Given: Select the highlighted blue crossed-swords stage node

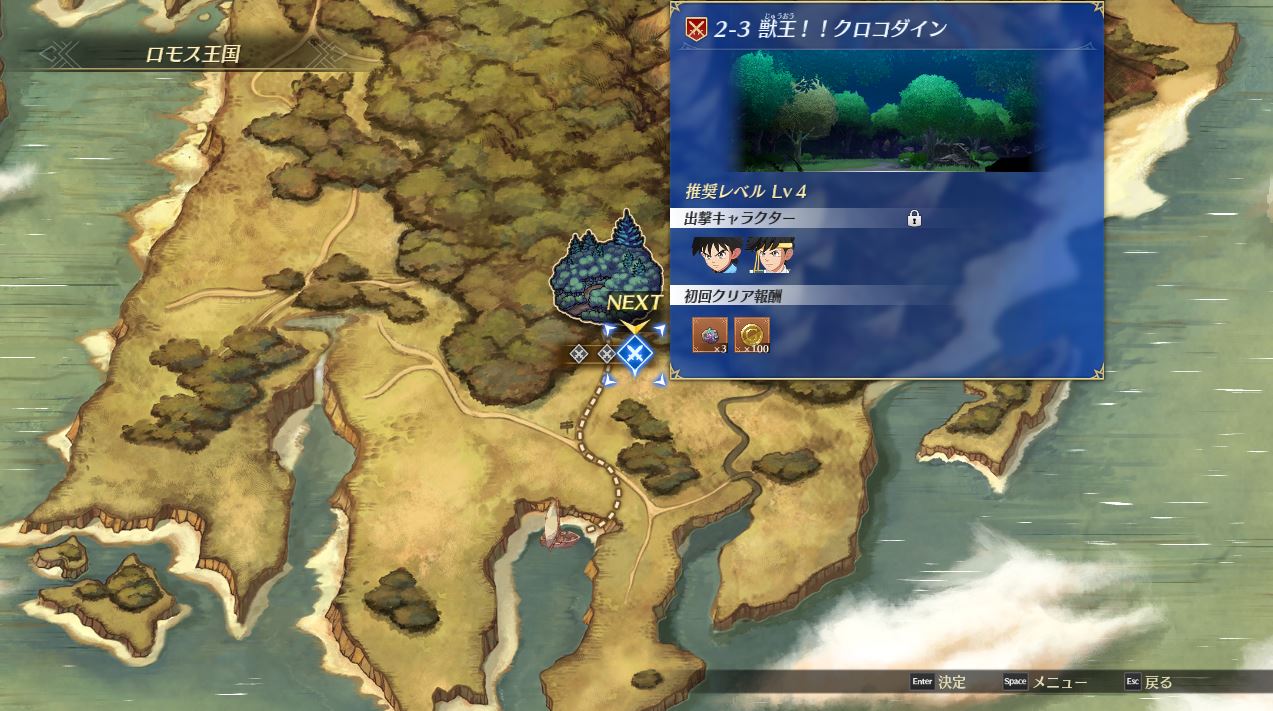Looking at the screenshot, I should 633,353.
